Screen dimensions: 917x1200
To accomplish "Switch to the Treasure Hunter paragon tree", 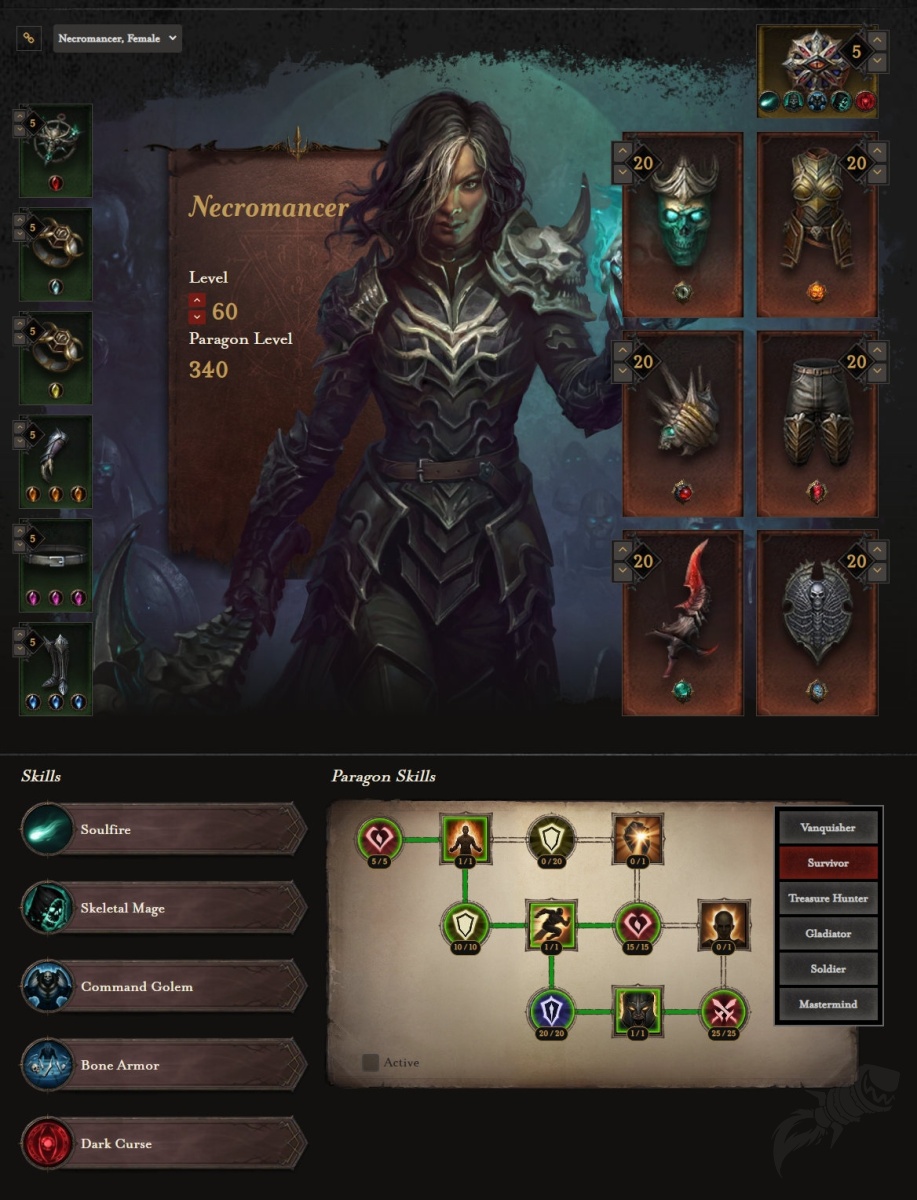I will point(828,898).
